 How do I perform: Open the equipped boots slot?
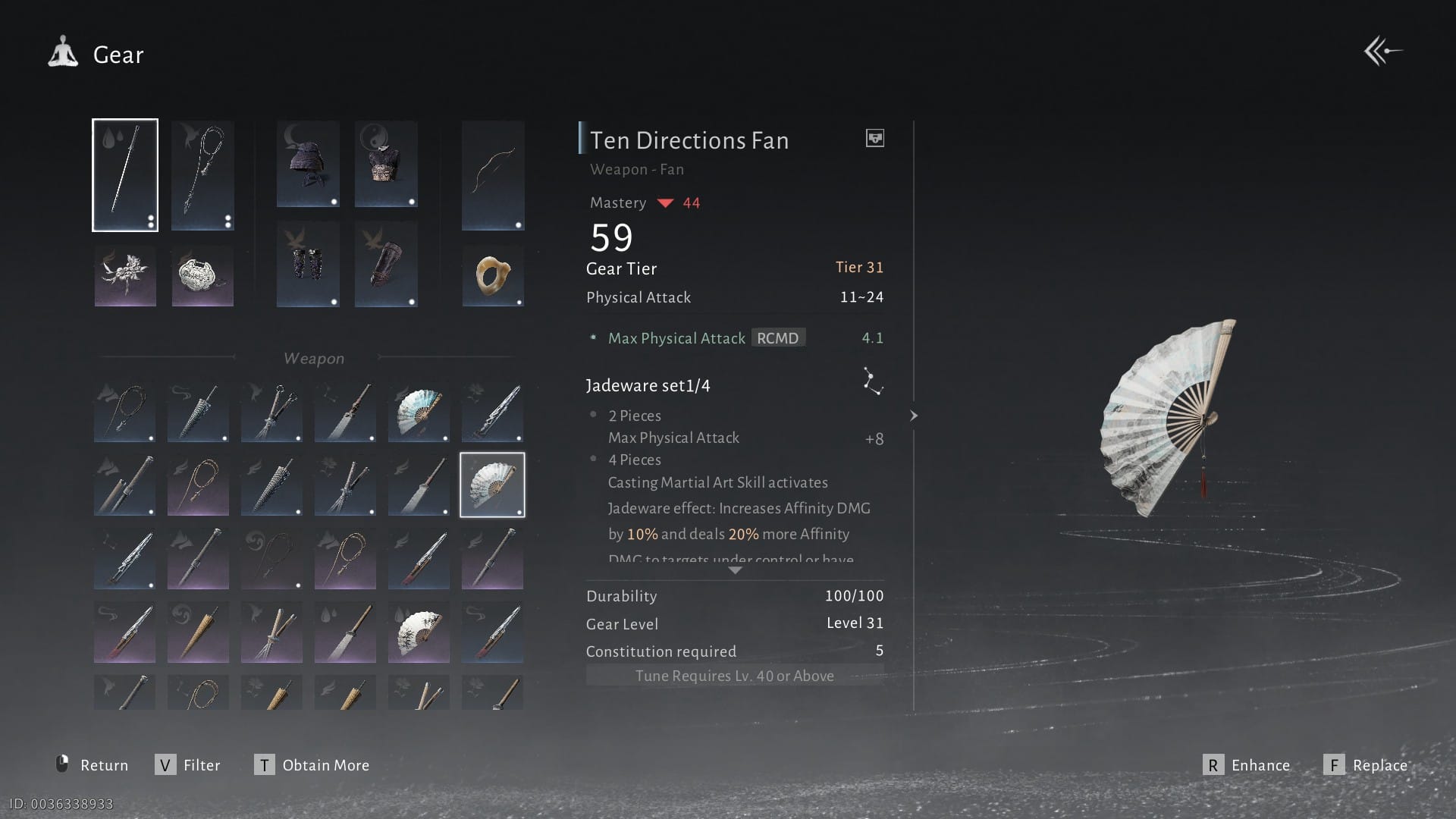tap(386, 264)
